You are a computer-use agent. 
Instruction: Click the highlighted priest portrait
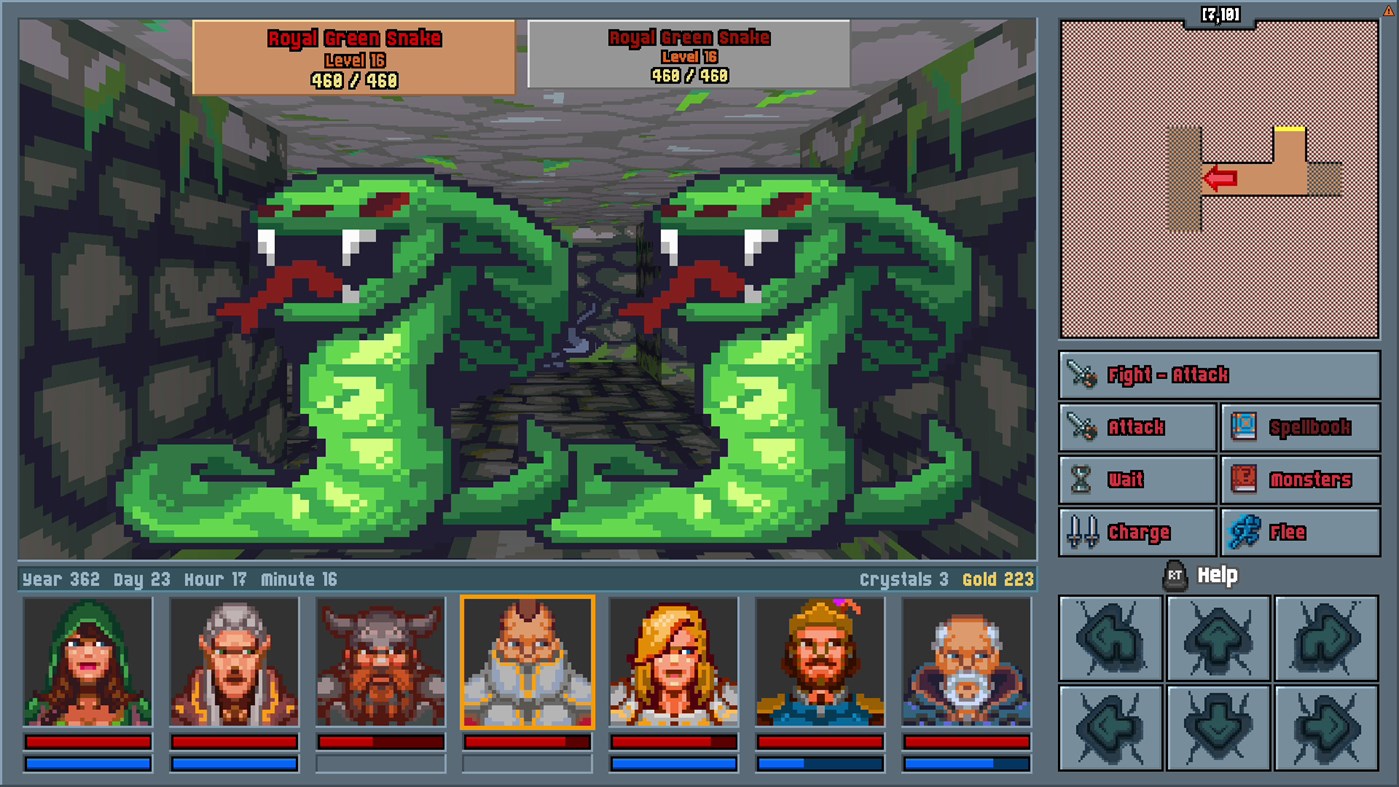527,662
